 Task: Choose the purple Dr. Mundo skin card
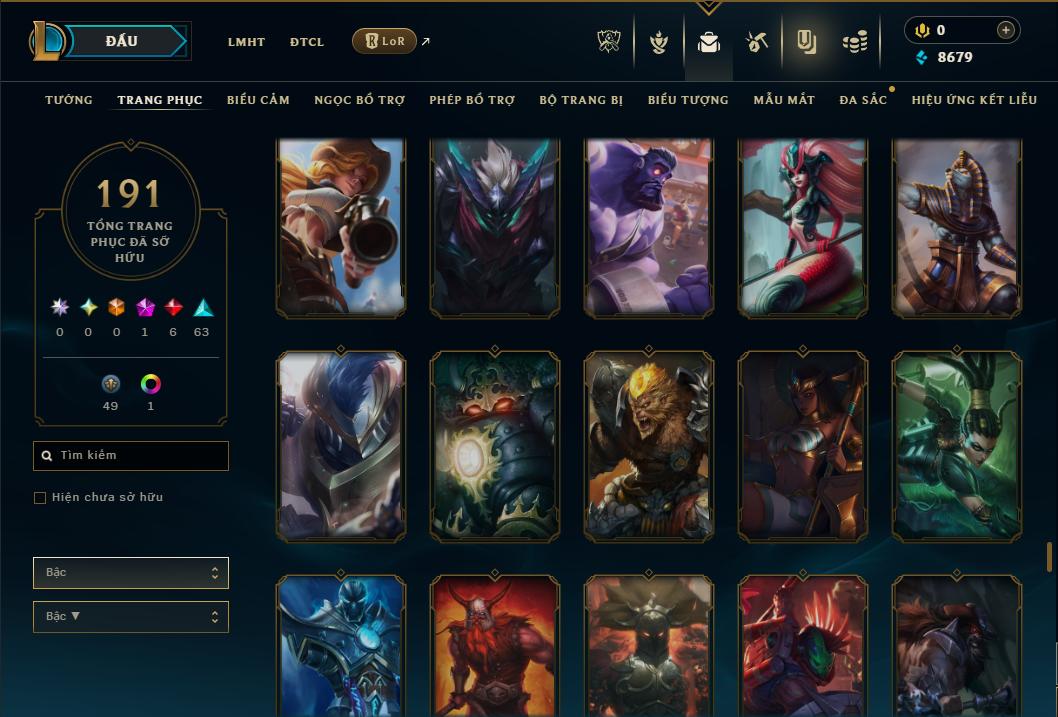coord(648,228)
